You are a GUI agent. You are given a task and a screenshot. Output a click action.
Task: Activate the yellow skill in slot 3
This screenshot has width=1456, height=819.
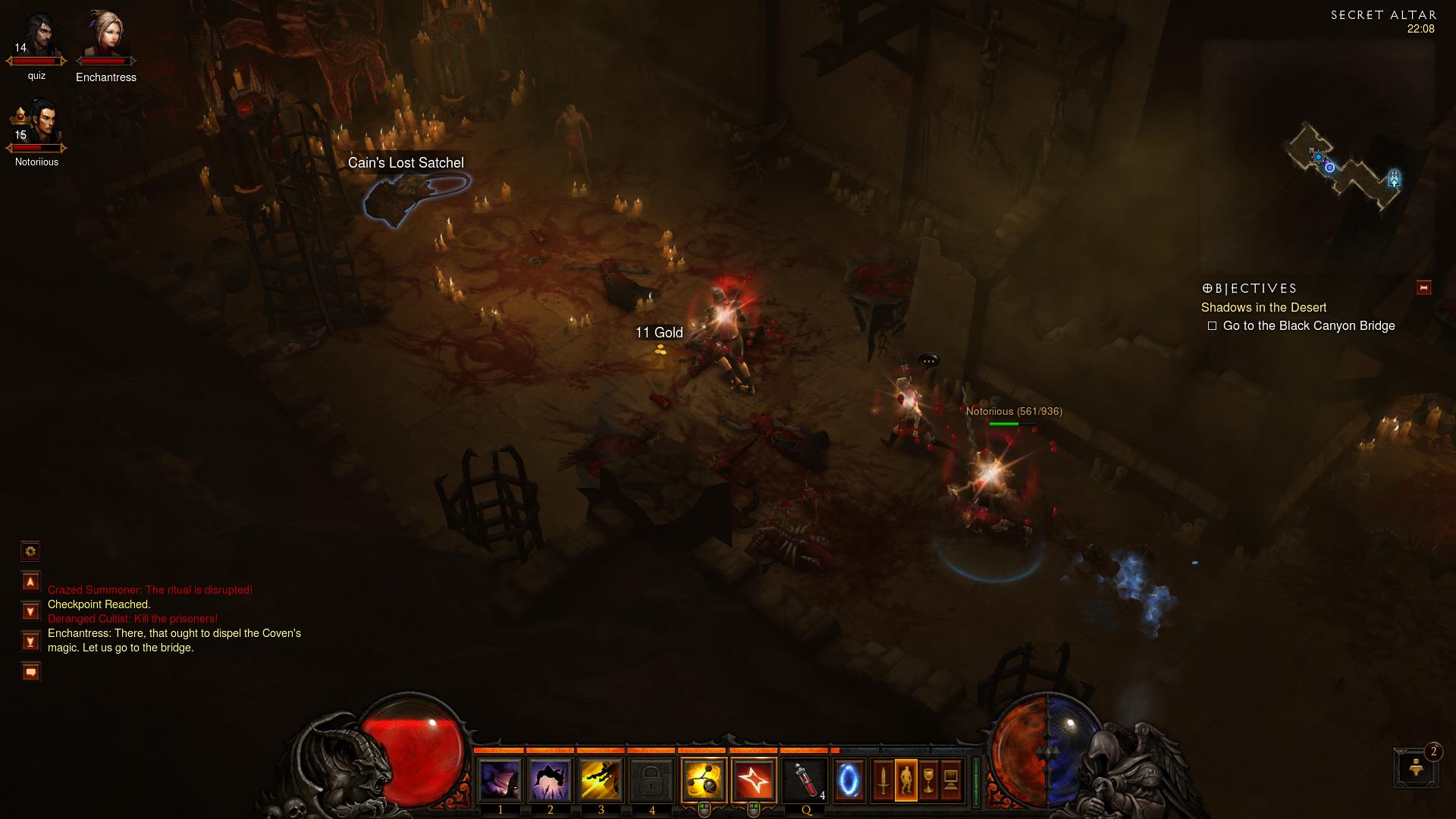pos(601,780)
